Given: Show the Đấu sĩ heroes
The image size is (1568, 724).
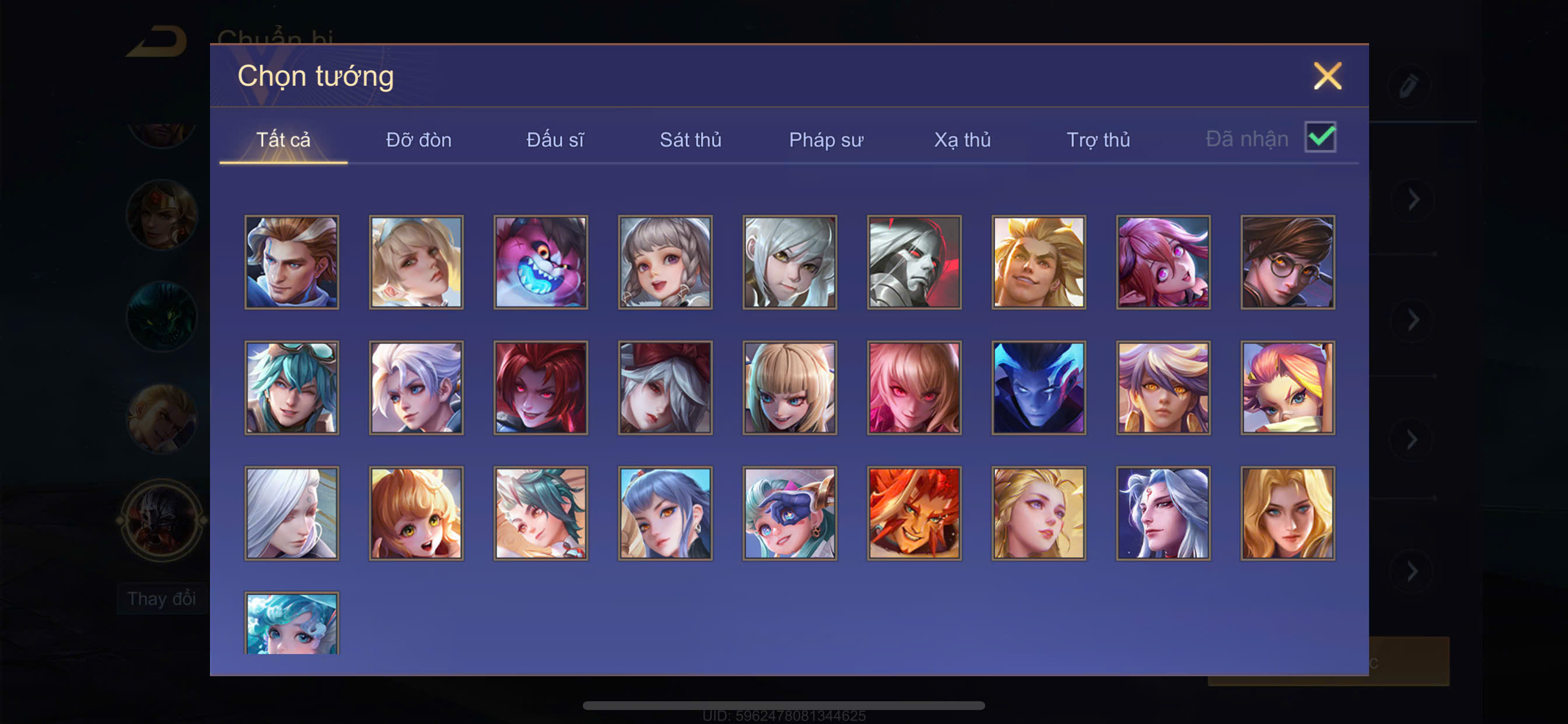Looking at the screenshot, I should click(x=555, y=140).
